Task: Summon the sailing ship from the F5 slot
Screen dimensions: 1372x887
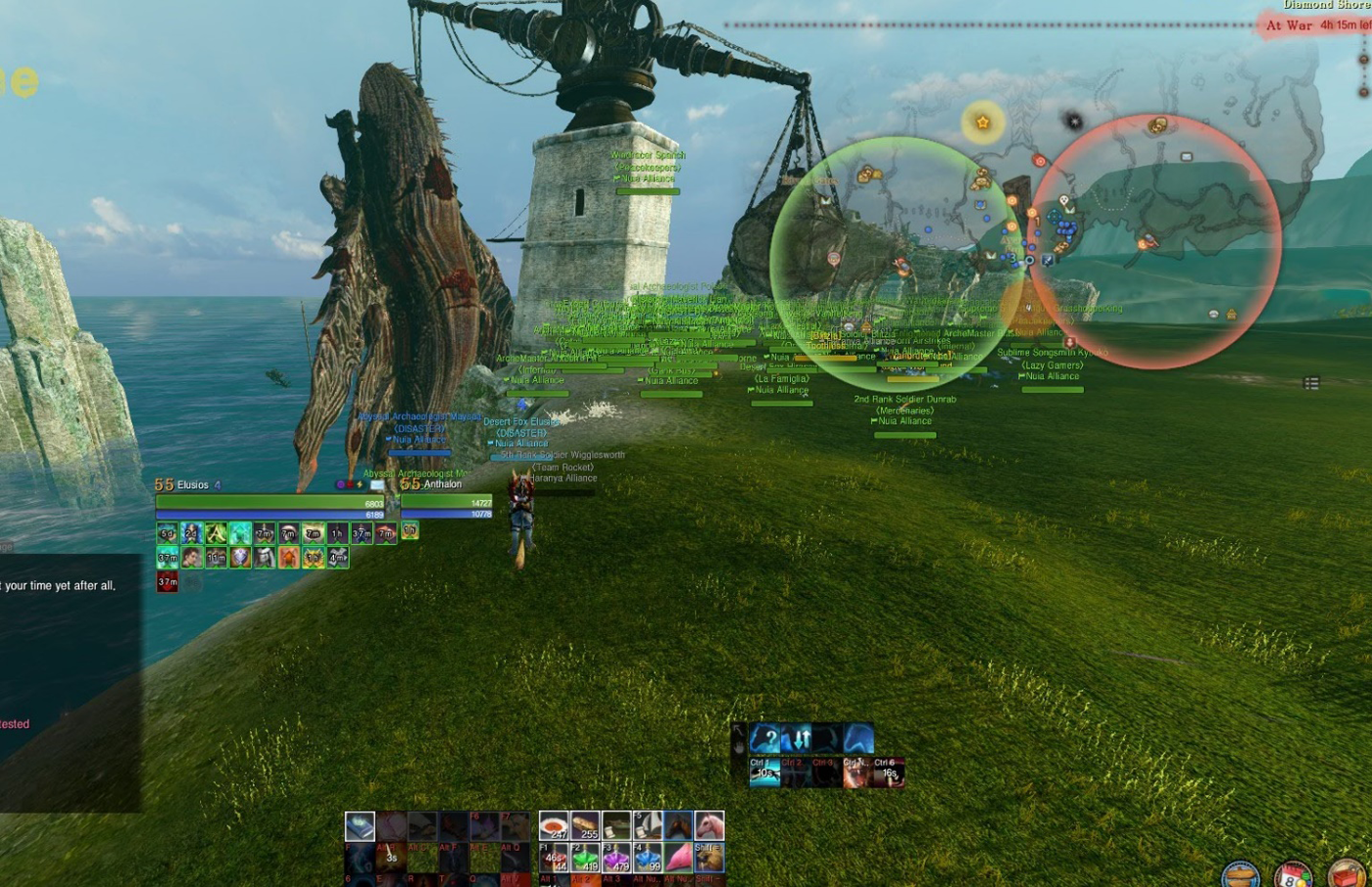Action: pyautogui.click(x=647, y=826)
